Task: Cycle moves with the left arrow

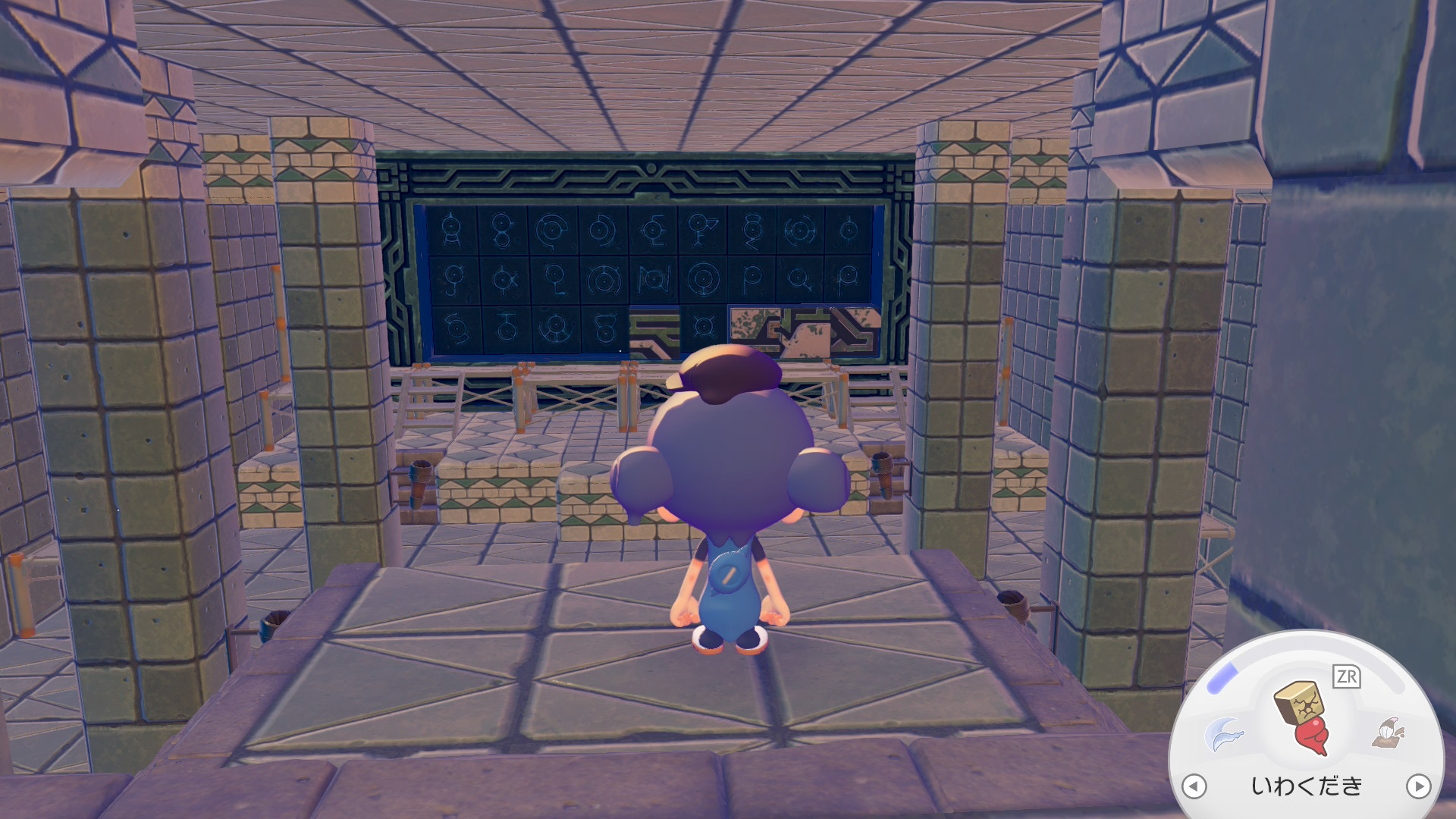Action: [x=1194, y=786]
